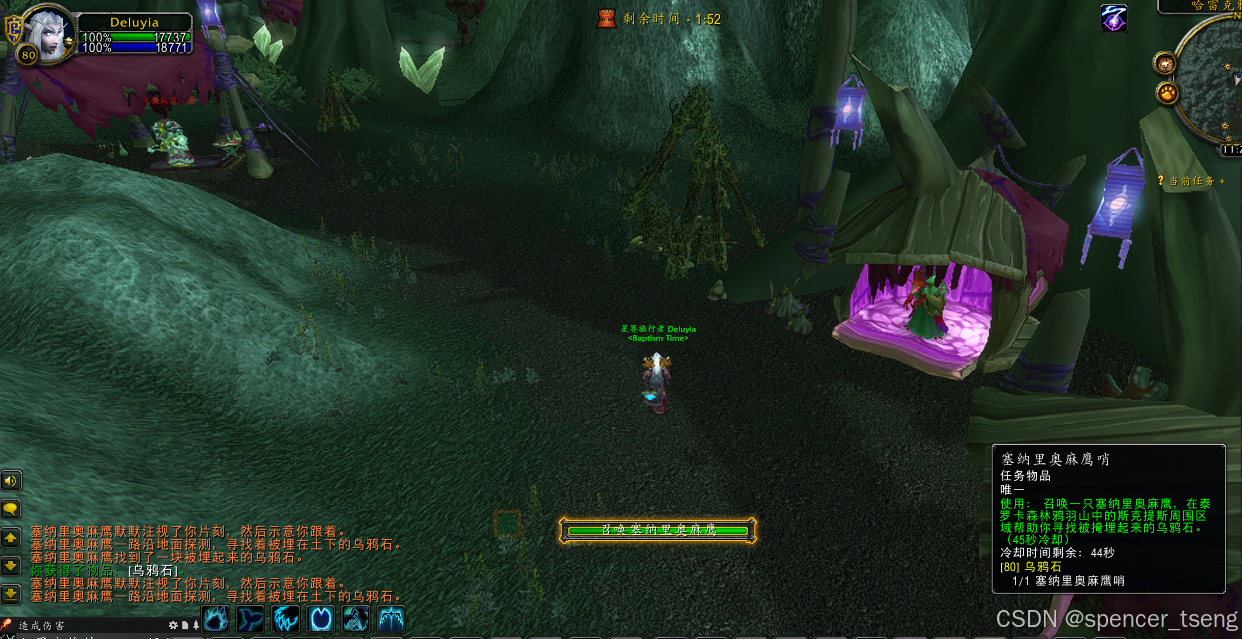Viewport: 1242px width, 639px height.
Task: Activate the last blue ability on the bar
Action: (391, 618)
